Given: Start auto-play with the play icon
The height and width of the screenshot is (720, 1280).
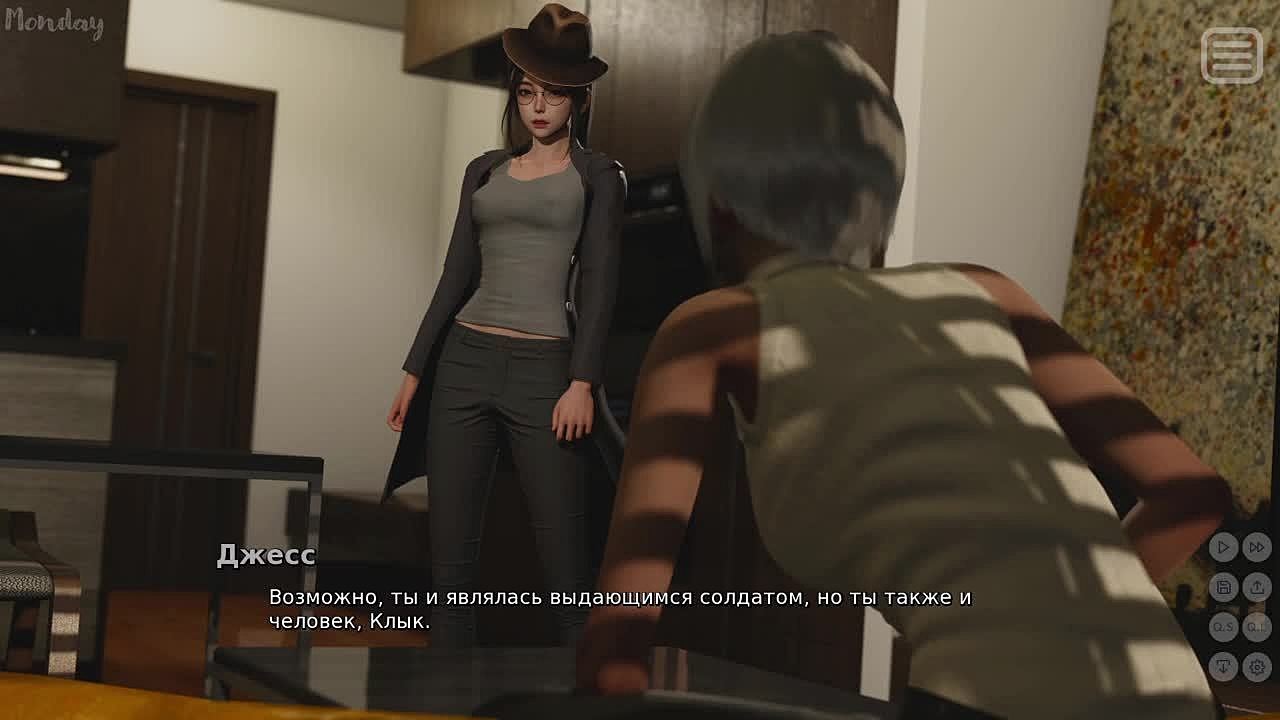Looking at the screenshot, I should point(1223,547).
